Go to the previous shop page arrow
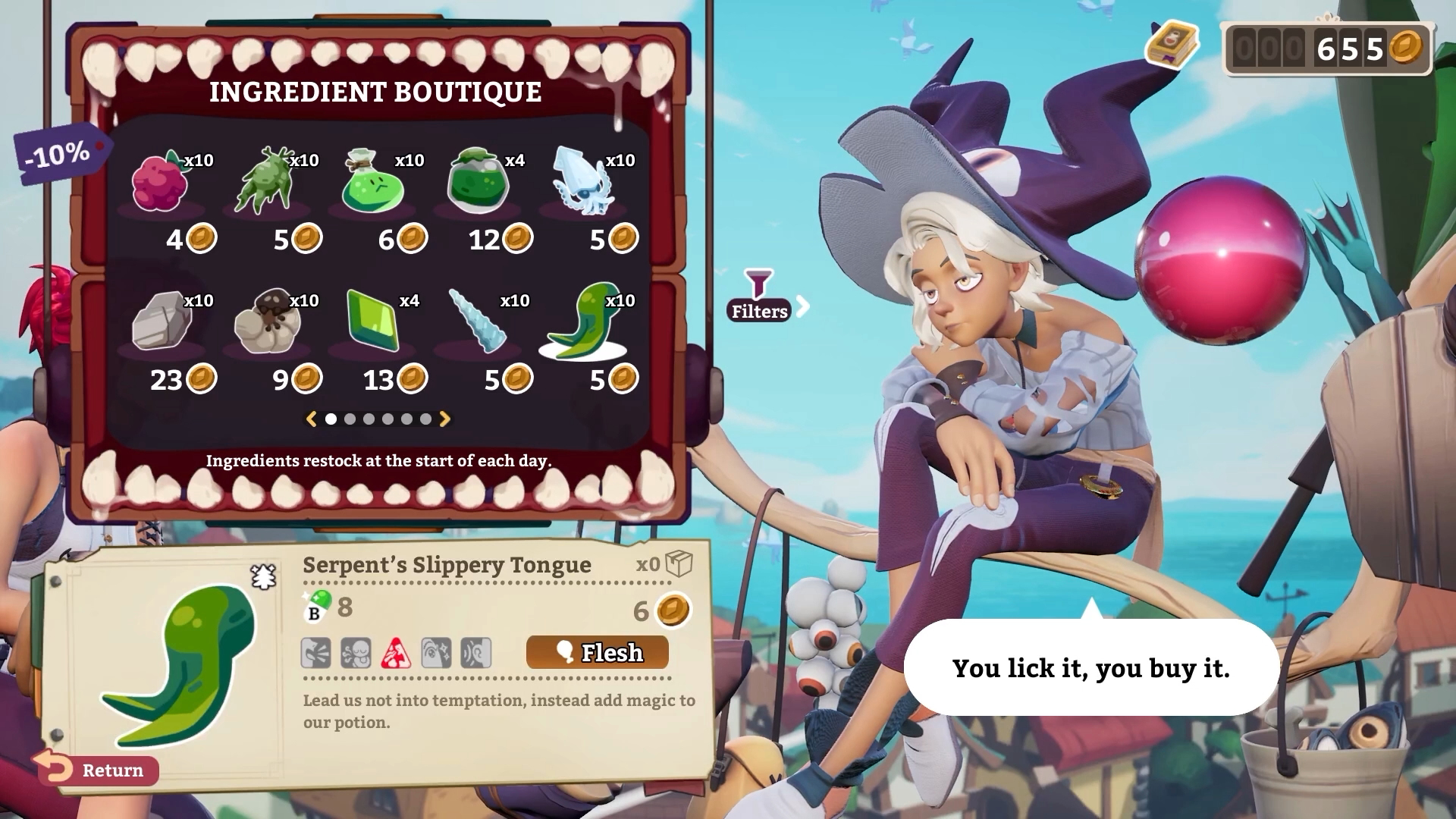This screenshot has height=819, width=1456. click(311, 419)
